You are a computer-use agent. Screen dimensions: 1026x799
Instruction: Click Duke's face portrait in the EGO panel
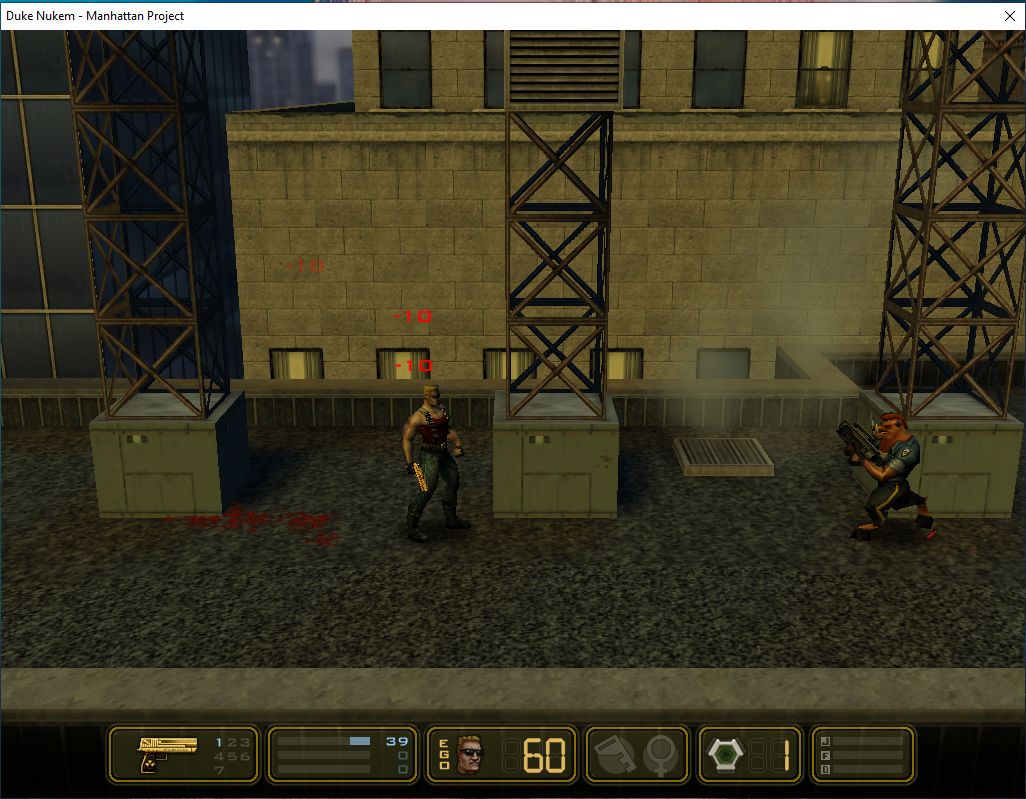470,754
